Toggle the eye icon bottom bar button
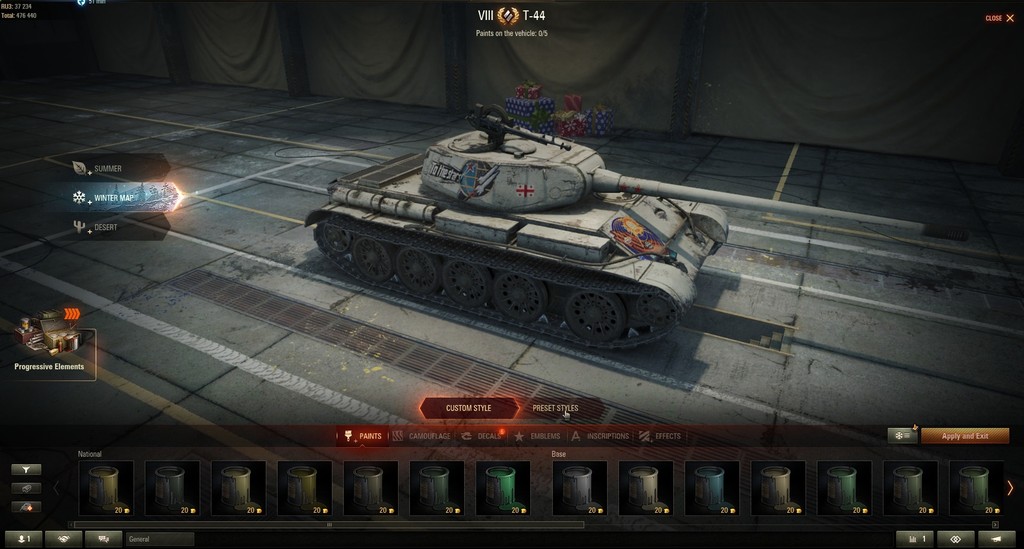 pos(954,539)
